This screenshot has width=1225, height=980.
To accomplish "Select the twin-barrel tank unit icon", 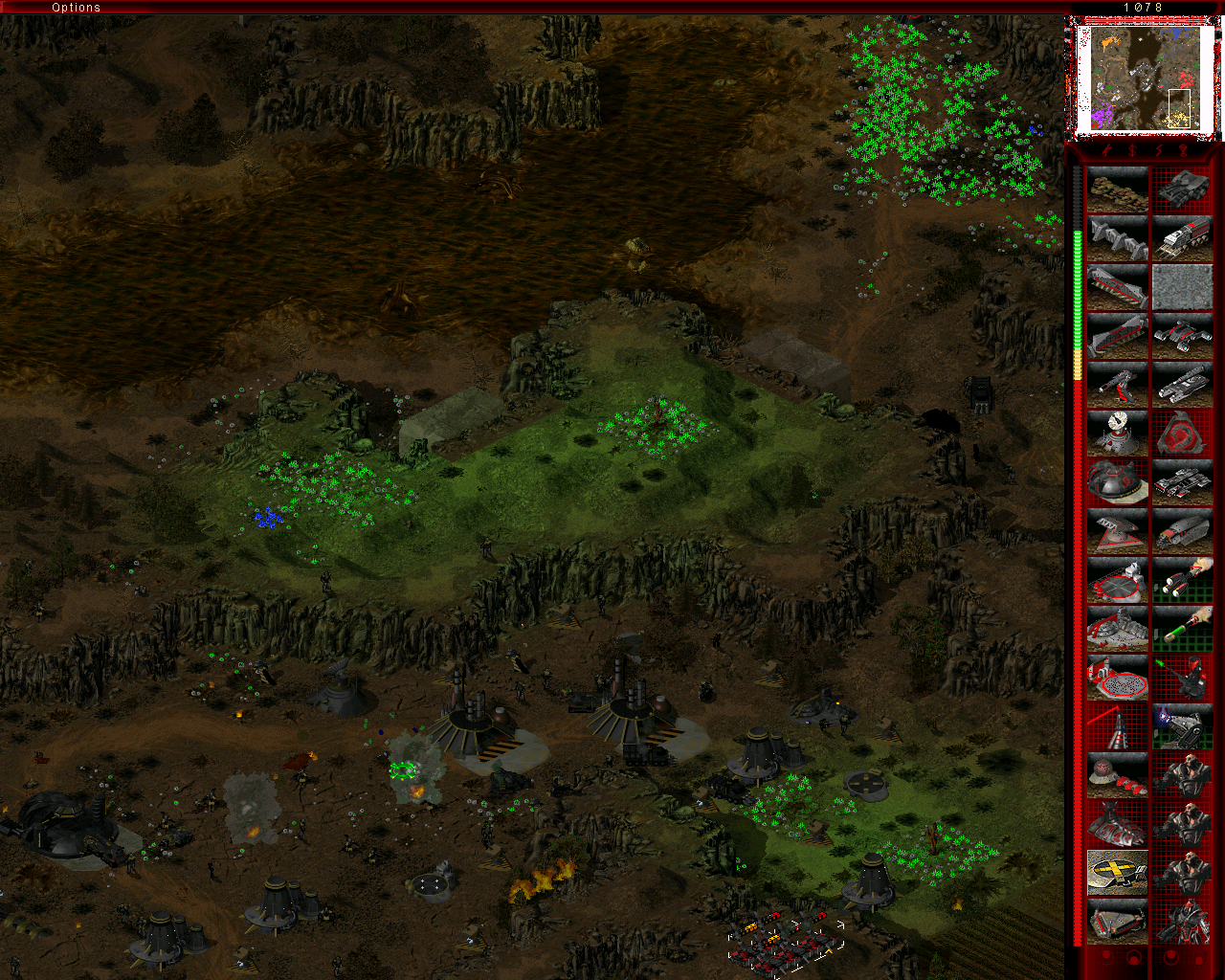I will click(1182, 385).
